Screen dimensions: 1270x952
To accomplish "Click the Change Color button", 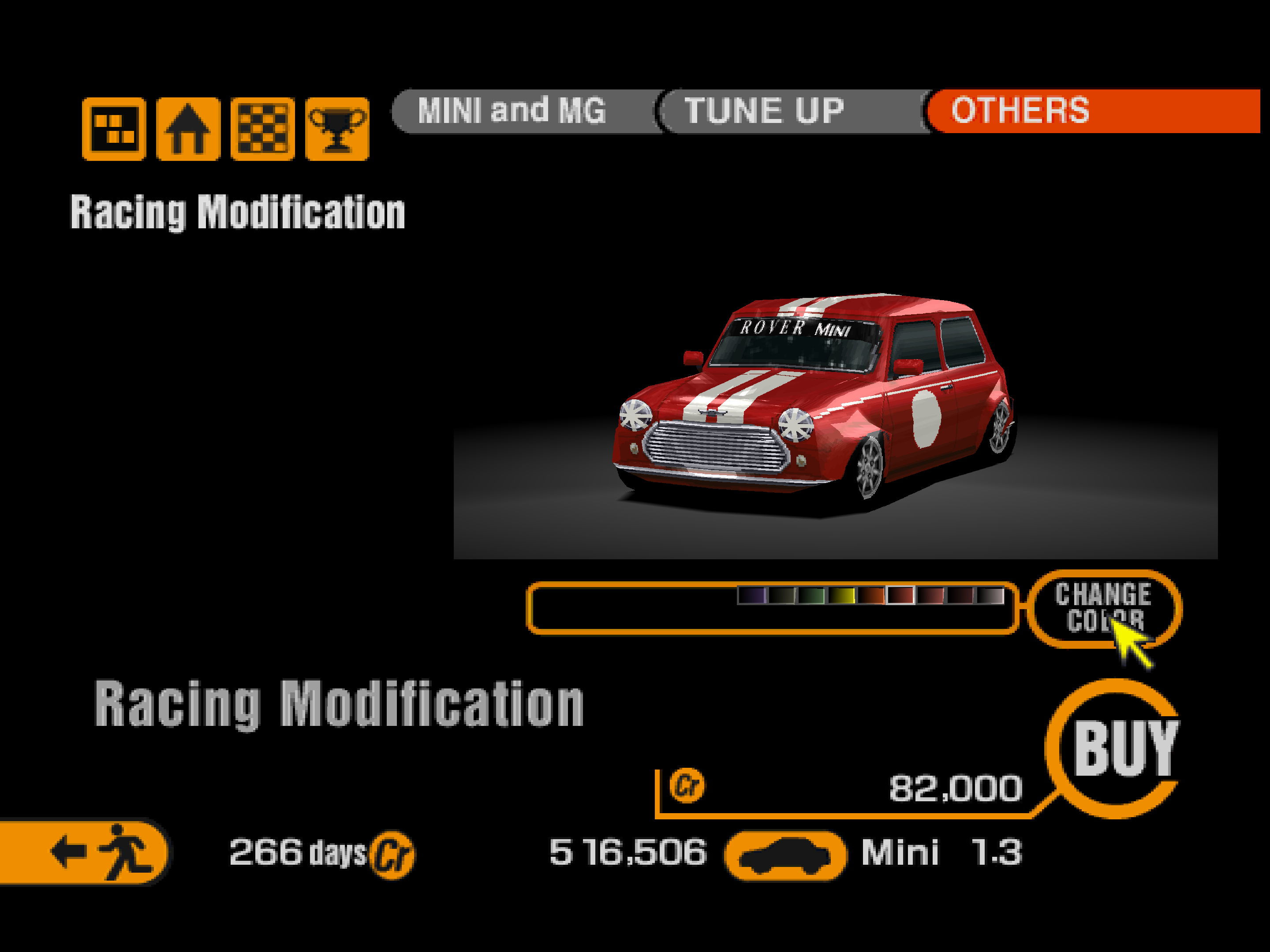I will (1102, 608).
